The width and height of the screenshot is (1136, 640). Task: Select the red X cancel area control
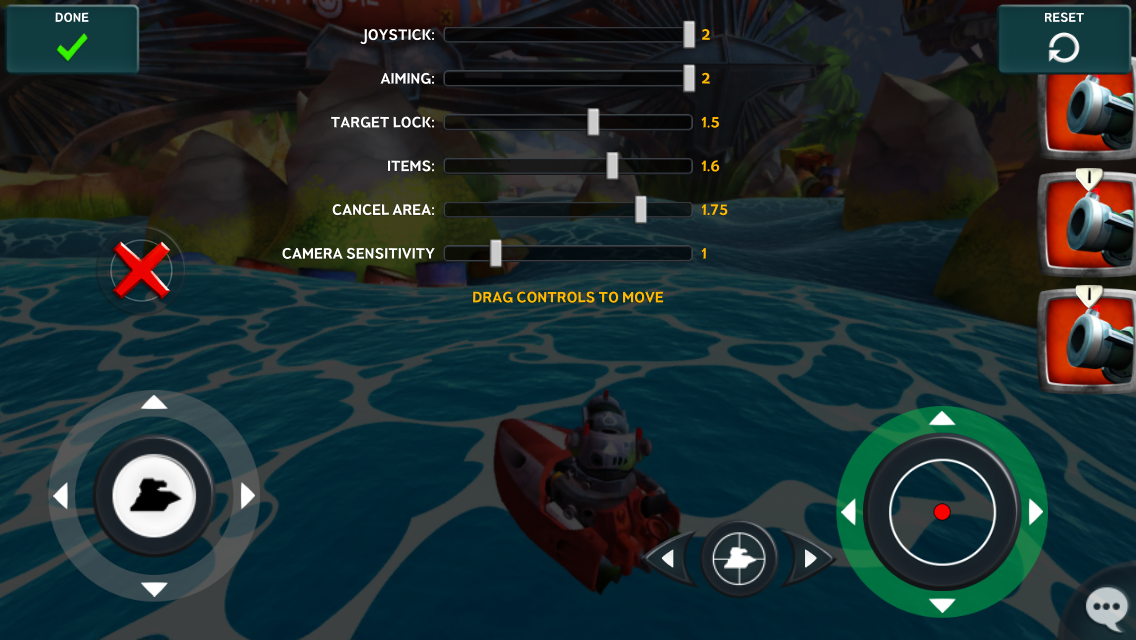141,270
